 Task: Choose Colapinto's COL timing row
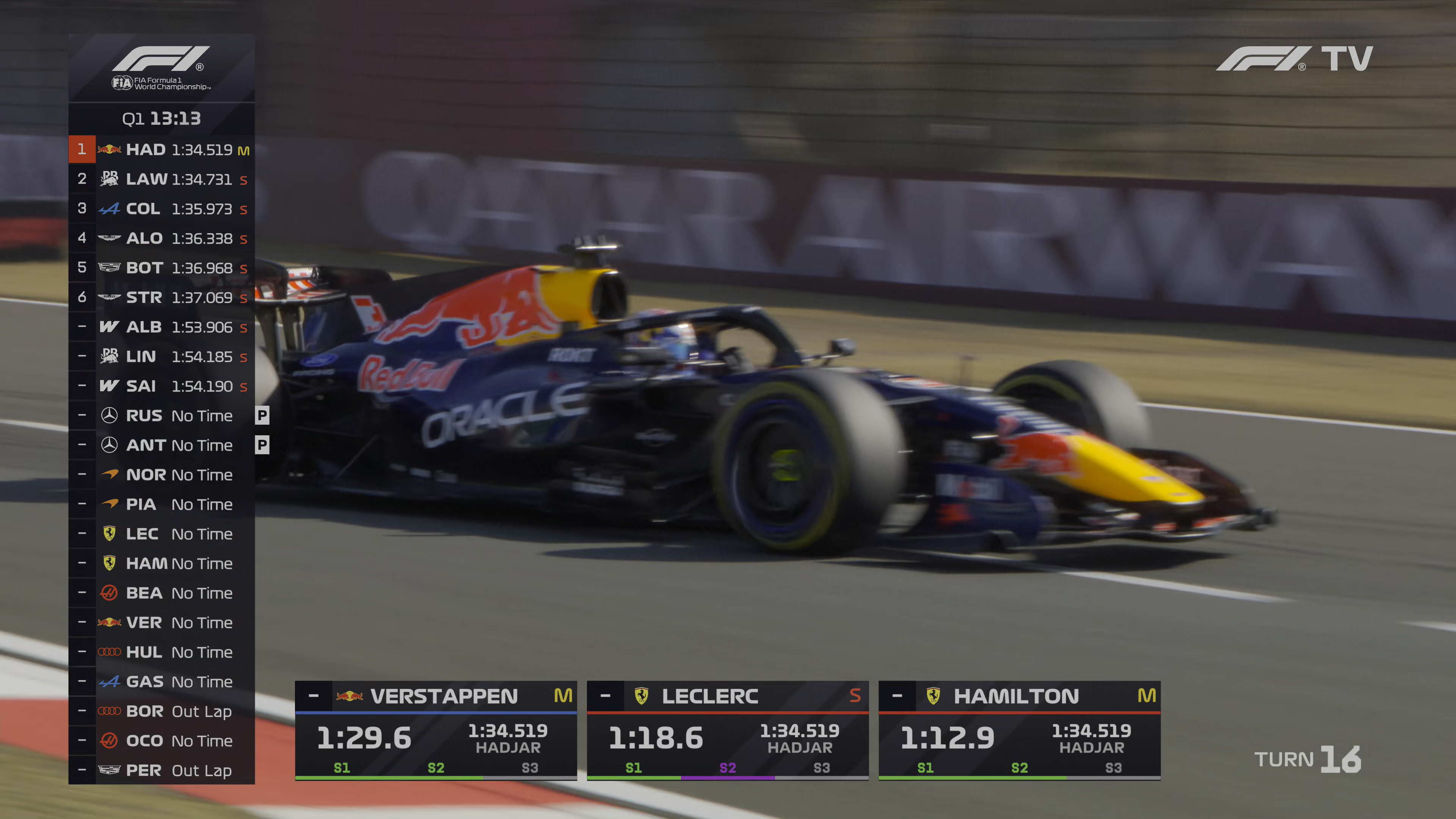click(162, 209)
